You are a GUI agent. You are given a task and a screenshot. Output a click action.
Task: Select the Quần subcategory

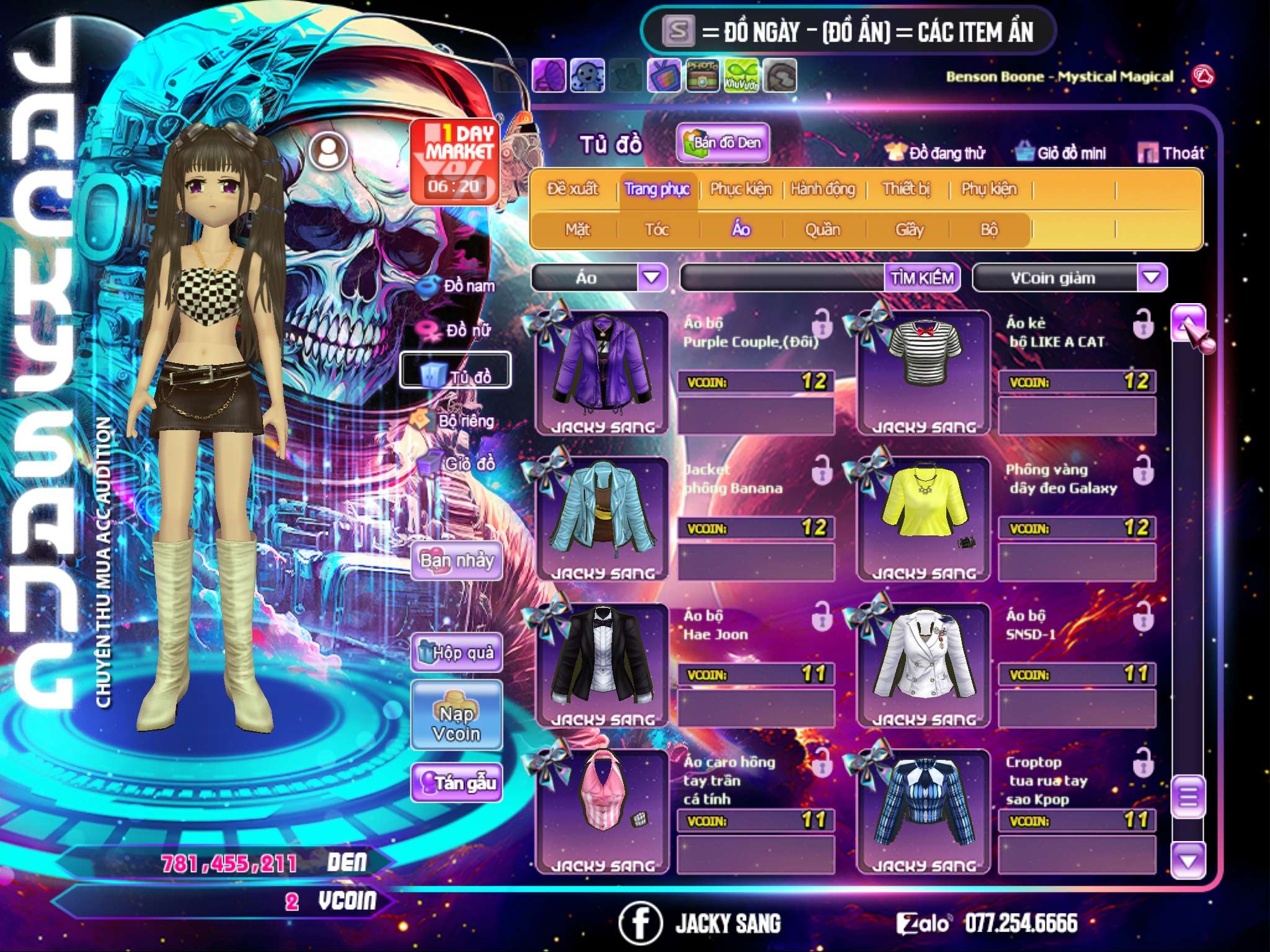822,230
